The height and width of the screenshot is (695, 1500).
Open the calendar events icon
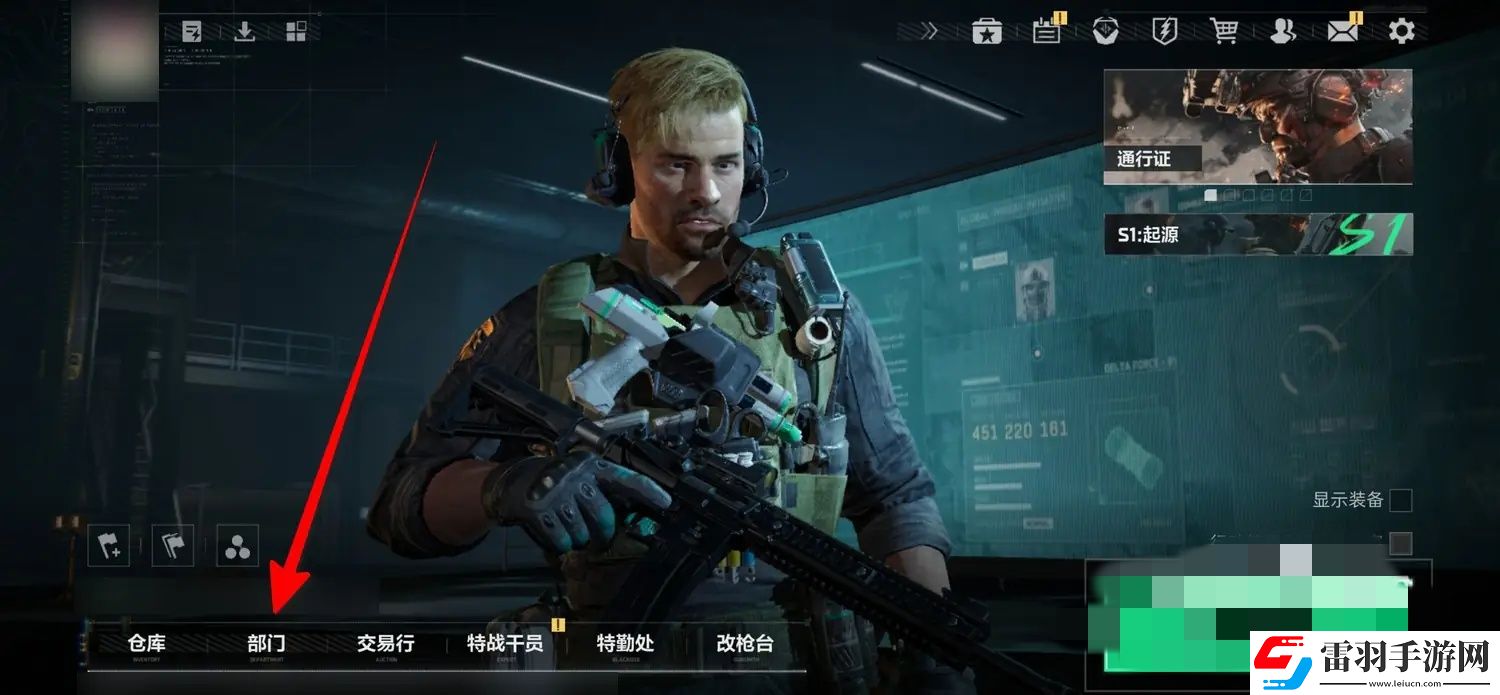[1046, 31]
